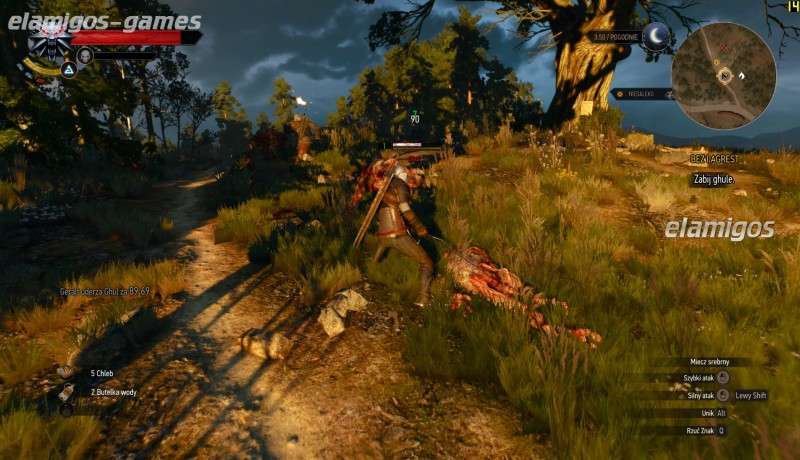Select the active witcher sign icon
Image resolution: width=800 pixels, height=460 pixels.
click(x=69, y=70)
